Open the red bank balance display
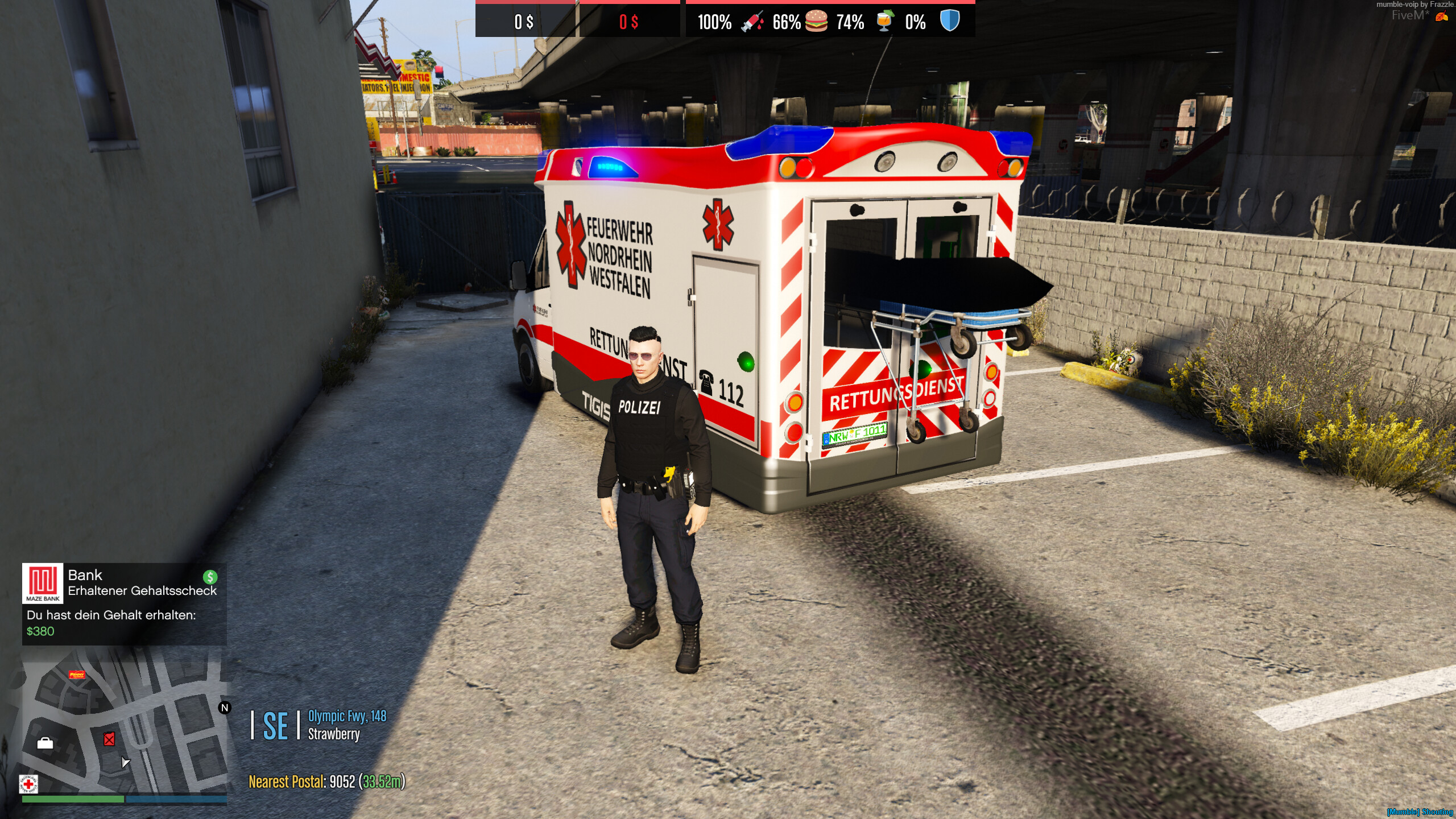 pyautogui.click(x=629, y=23)
